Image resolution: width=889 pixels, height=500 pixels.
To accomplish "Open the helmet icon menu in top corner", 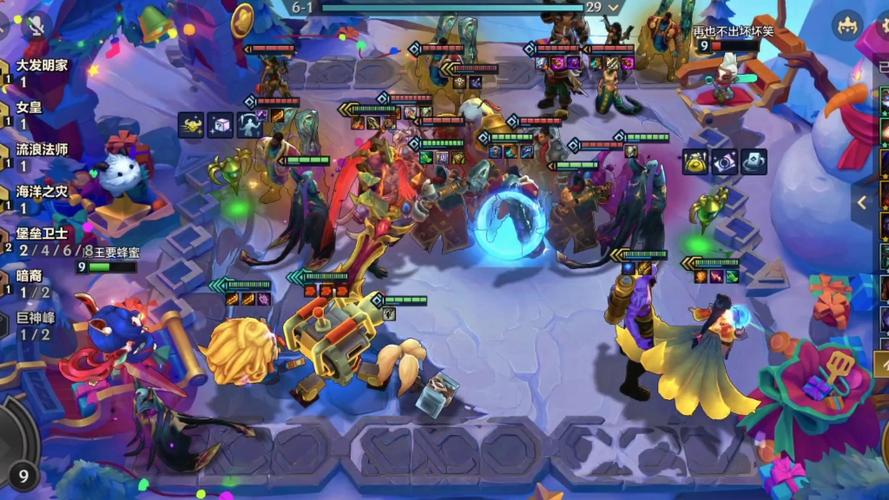I will pyautogui.click(x=848, y=24).
